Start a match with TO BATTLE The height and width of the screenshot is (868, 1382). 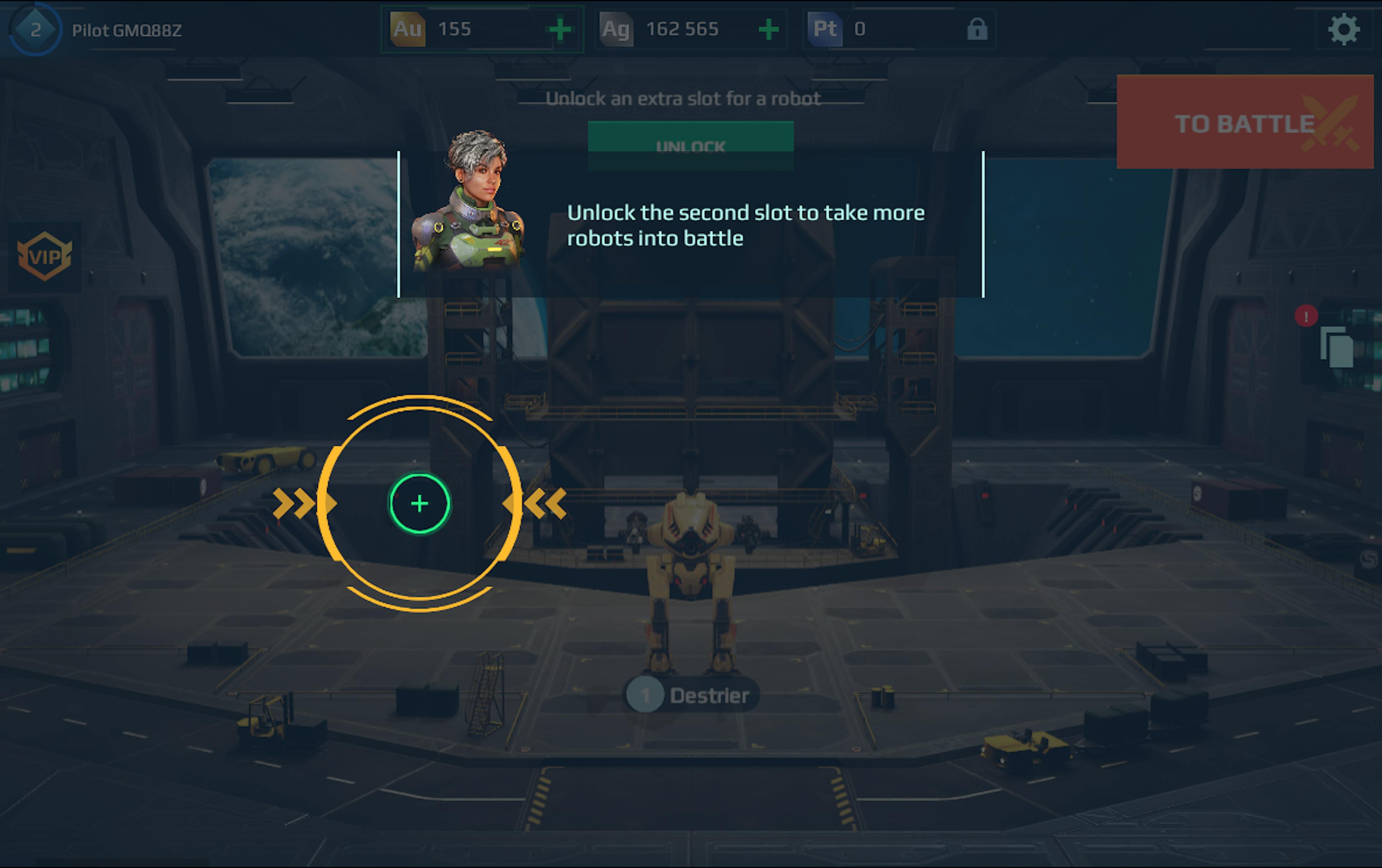(1244, 122)
